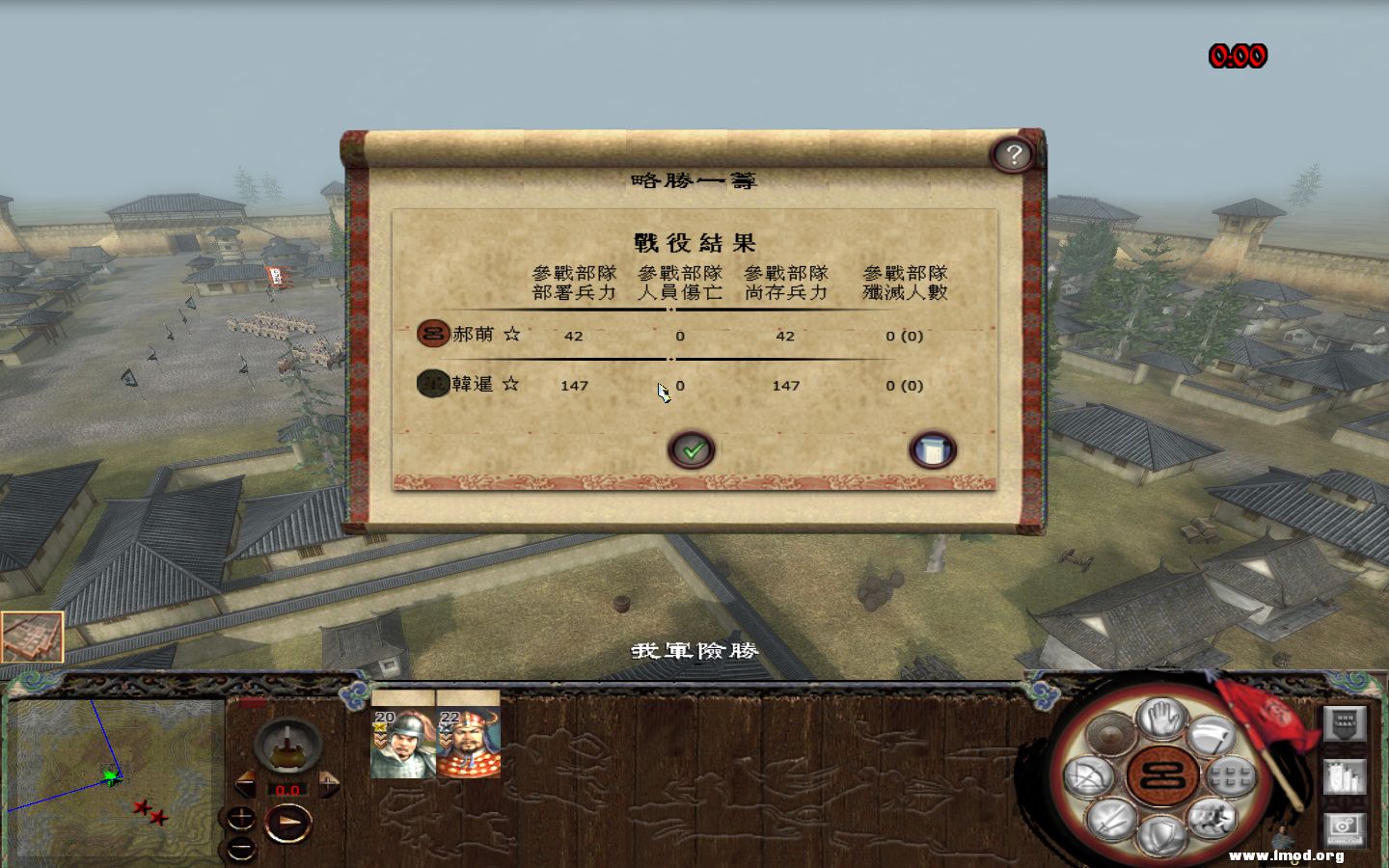Select the level 20 general's portrait
This screenshot has width=1389, height=868.
[402, 743]
